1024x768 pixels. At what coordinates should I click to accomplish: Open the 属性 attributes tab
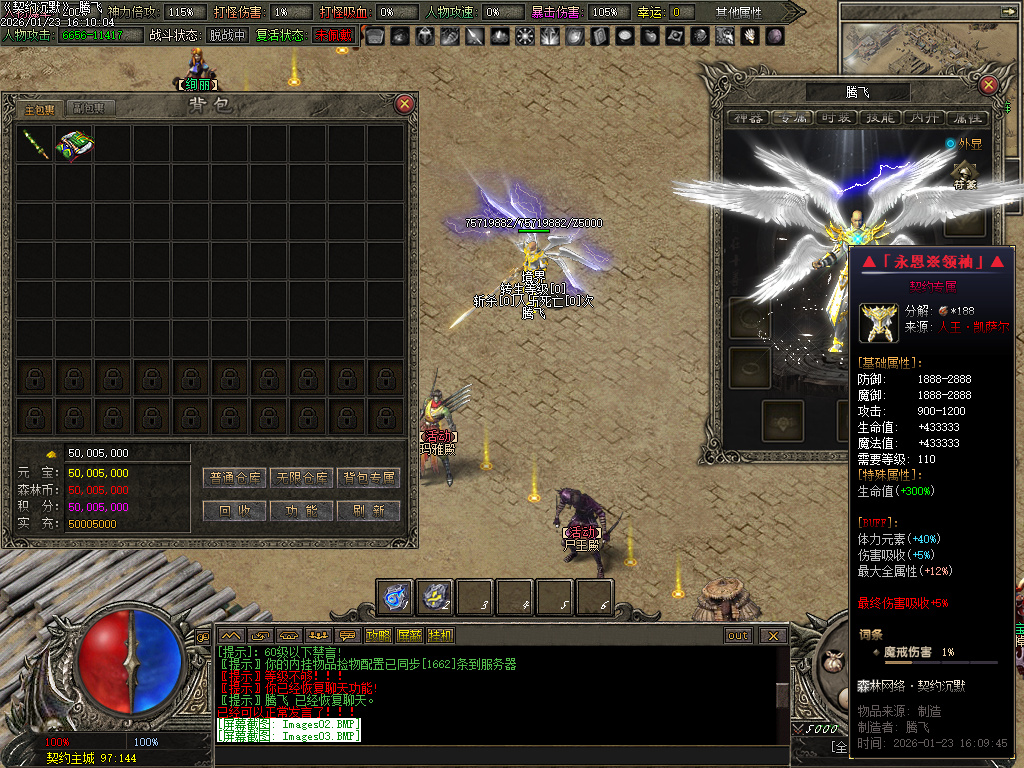[967, 118]
